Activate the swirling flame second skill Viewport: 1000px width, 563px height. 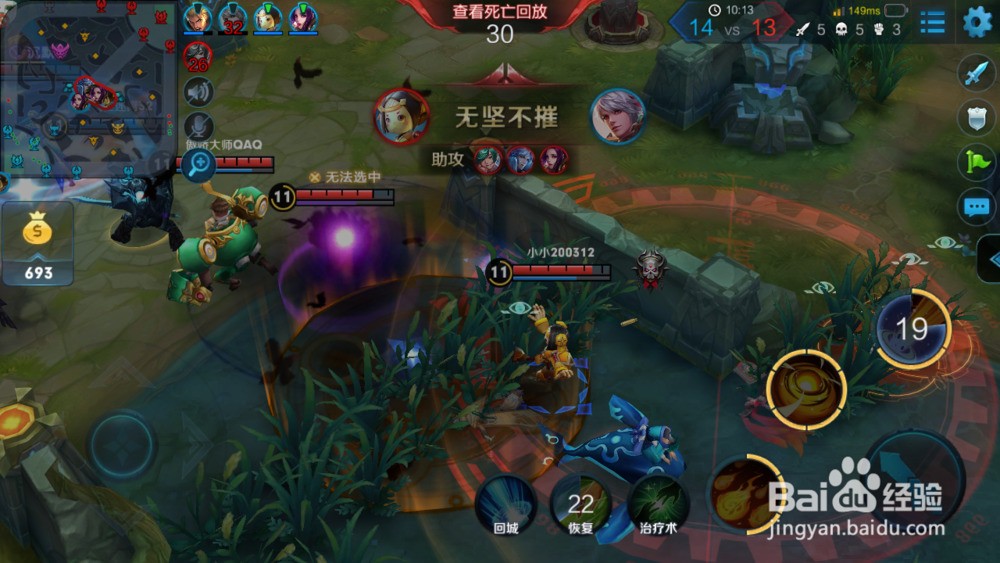(x=806, y=388)
